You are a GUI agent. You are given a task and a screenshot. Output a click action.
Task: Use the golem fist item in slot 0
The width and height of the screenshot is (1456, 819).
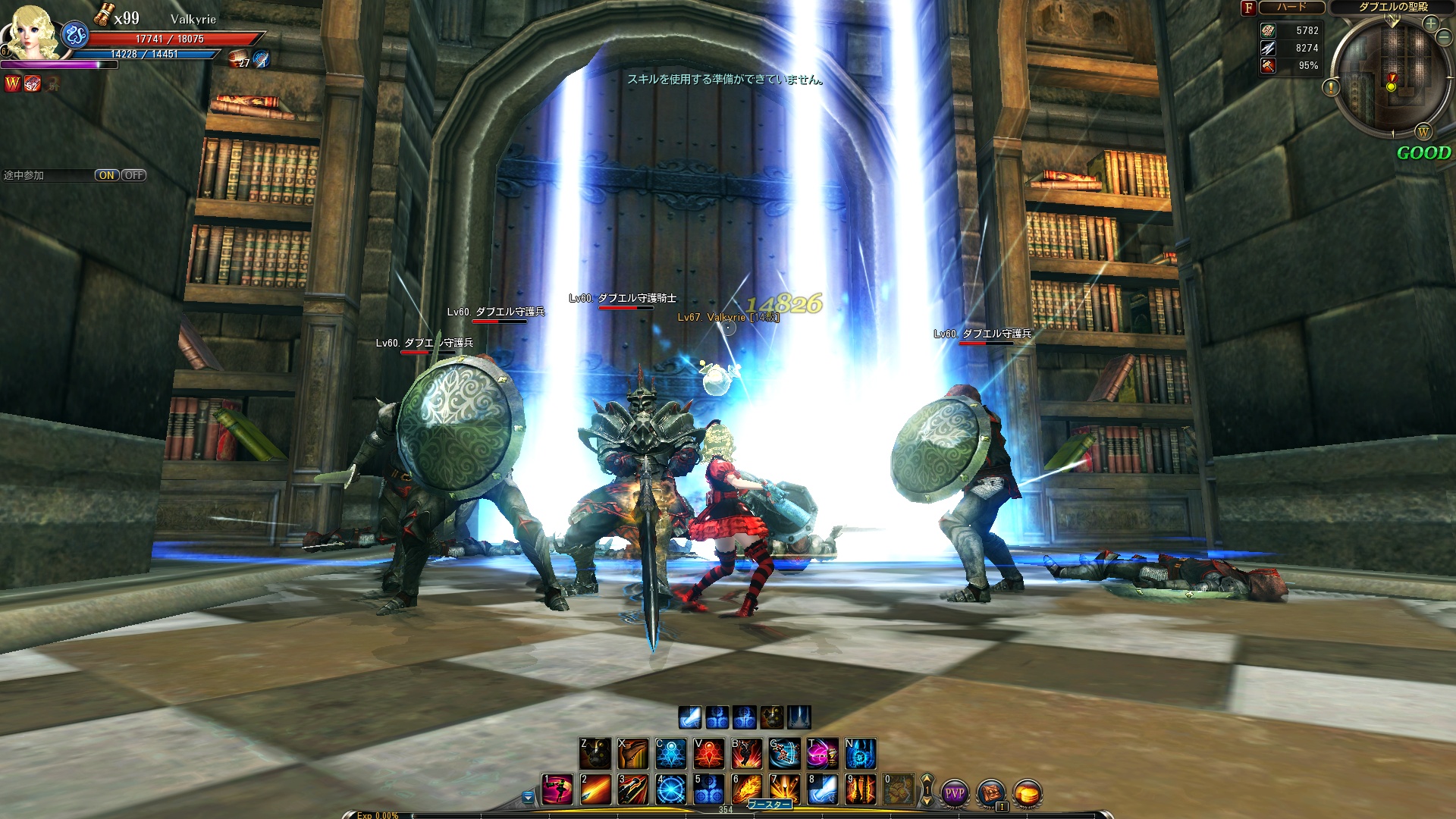point(899,789)
